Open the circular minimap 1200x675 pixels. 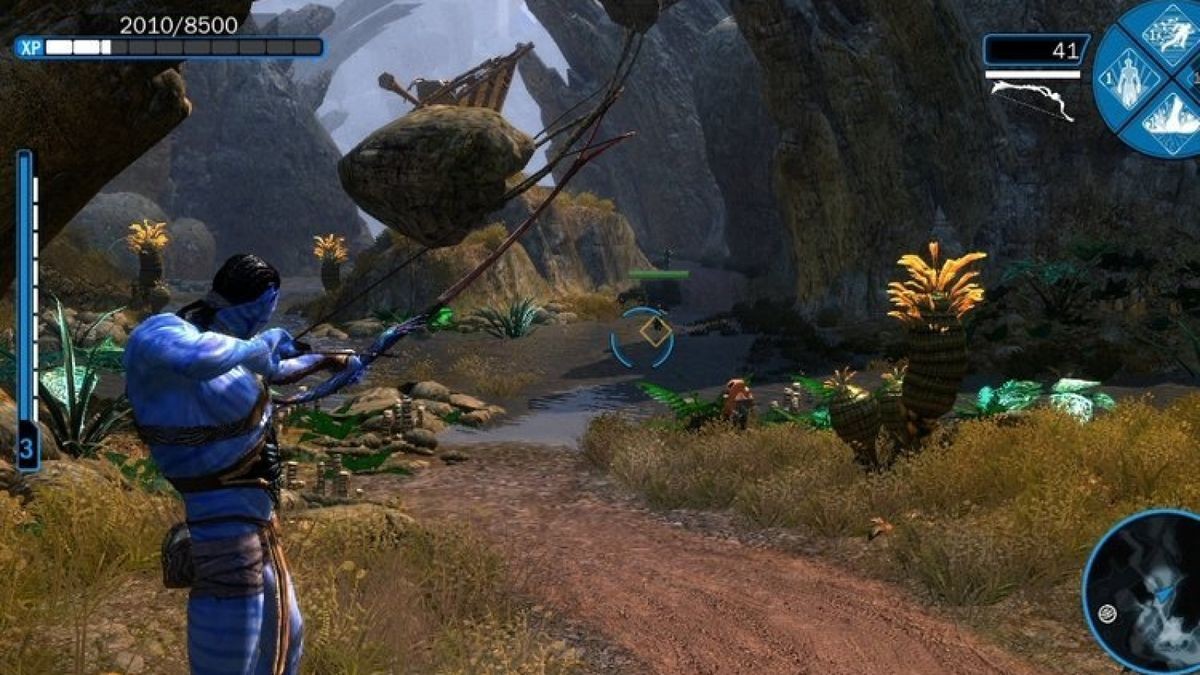pos(1145,590)
